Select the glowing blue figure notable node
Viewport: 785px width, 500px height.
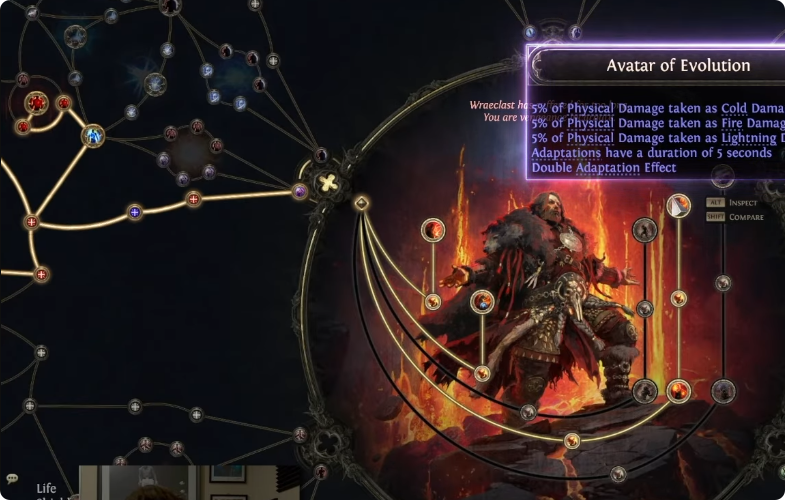pyautogui.click(x=93, y=135)
